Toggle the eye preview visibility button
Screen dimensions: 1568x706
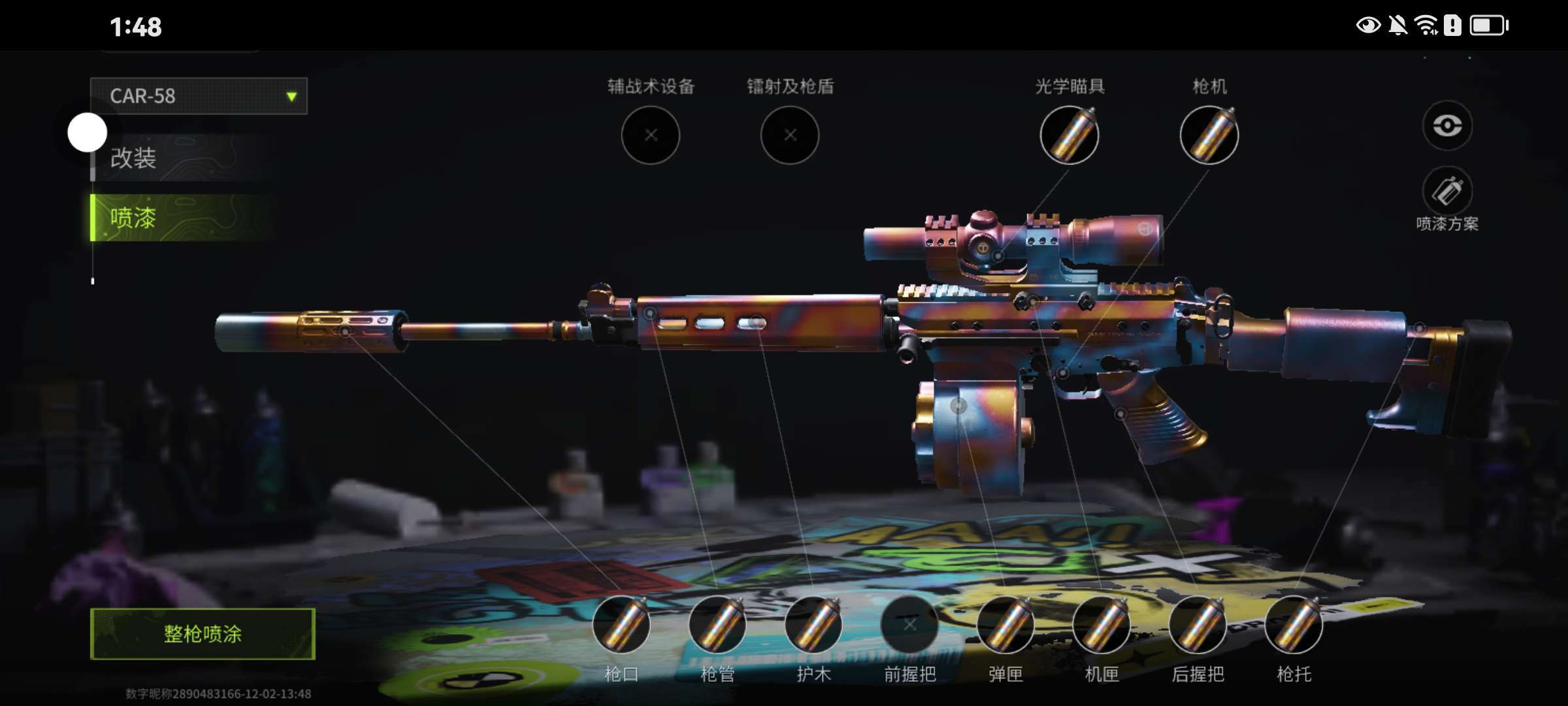click(1447, 126)
